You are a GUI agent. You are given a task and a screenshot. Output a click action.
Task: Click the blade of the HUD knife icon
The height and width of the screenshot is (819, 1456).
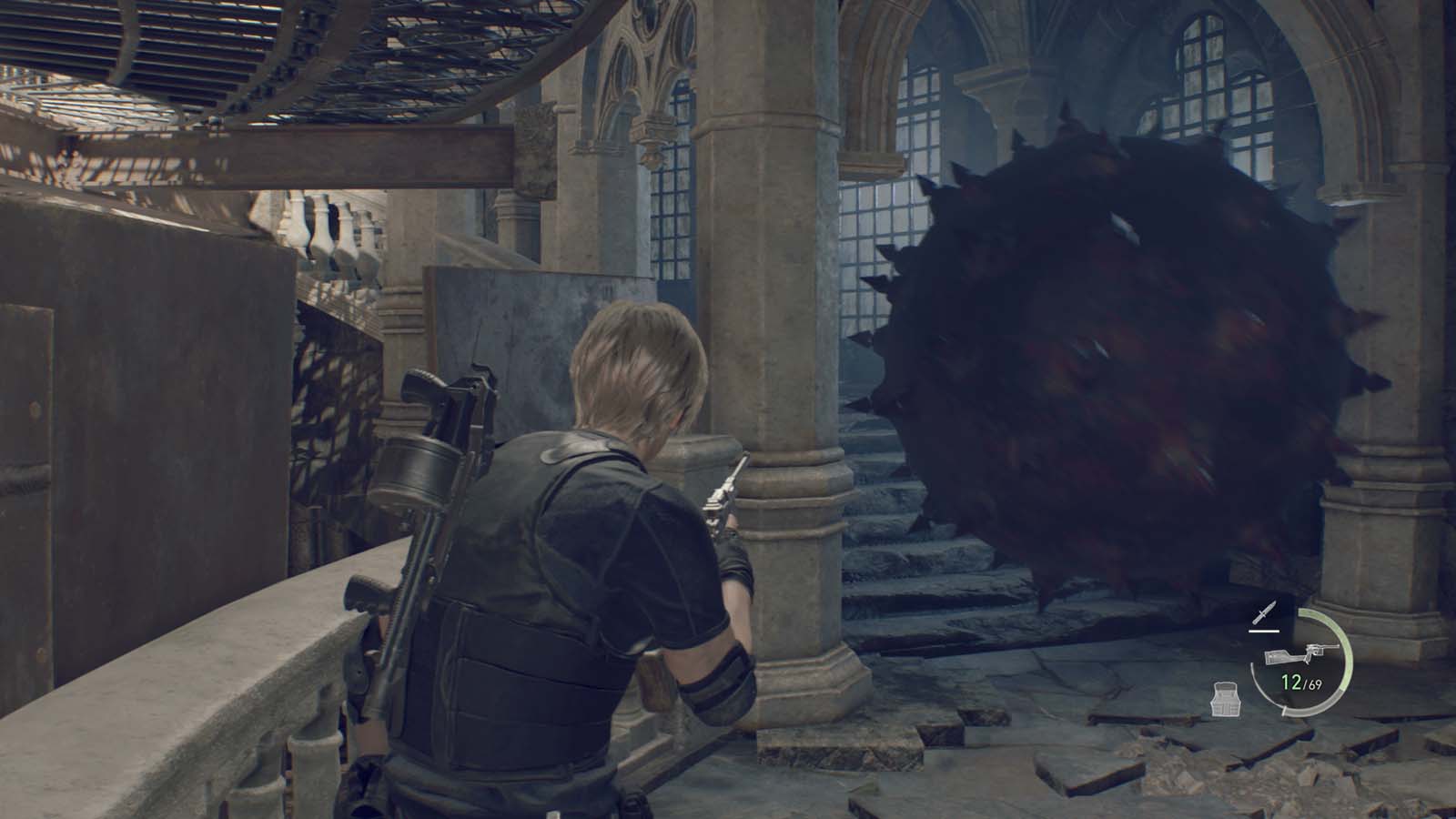click(1271, 604)
